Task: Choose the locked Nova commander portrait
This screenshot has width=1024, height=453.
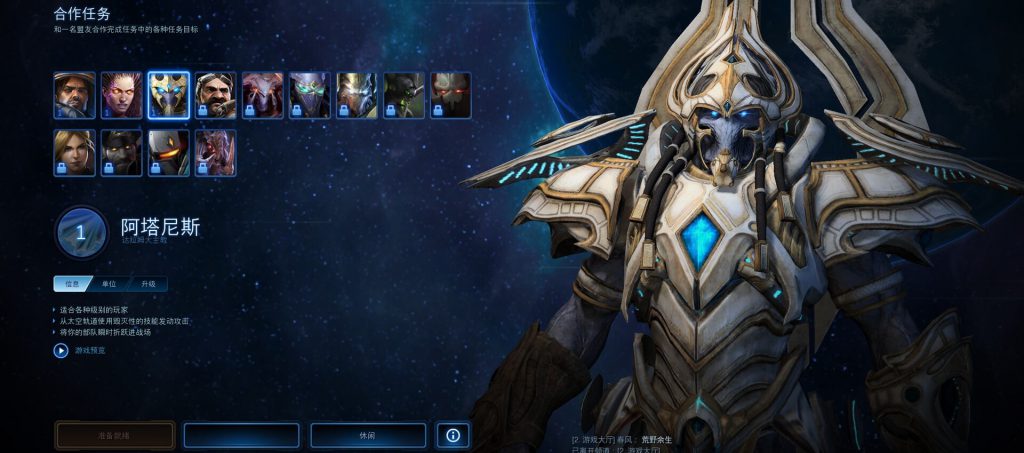Action: [x=74, y=152]
